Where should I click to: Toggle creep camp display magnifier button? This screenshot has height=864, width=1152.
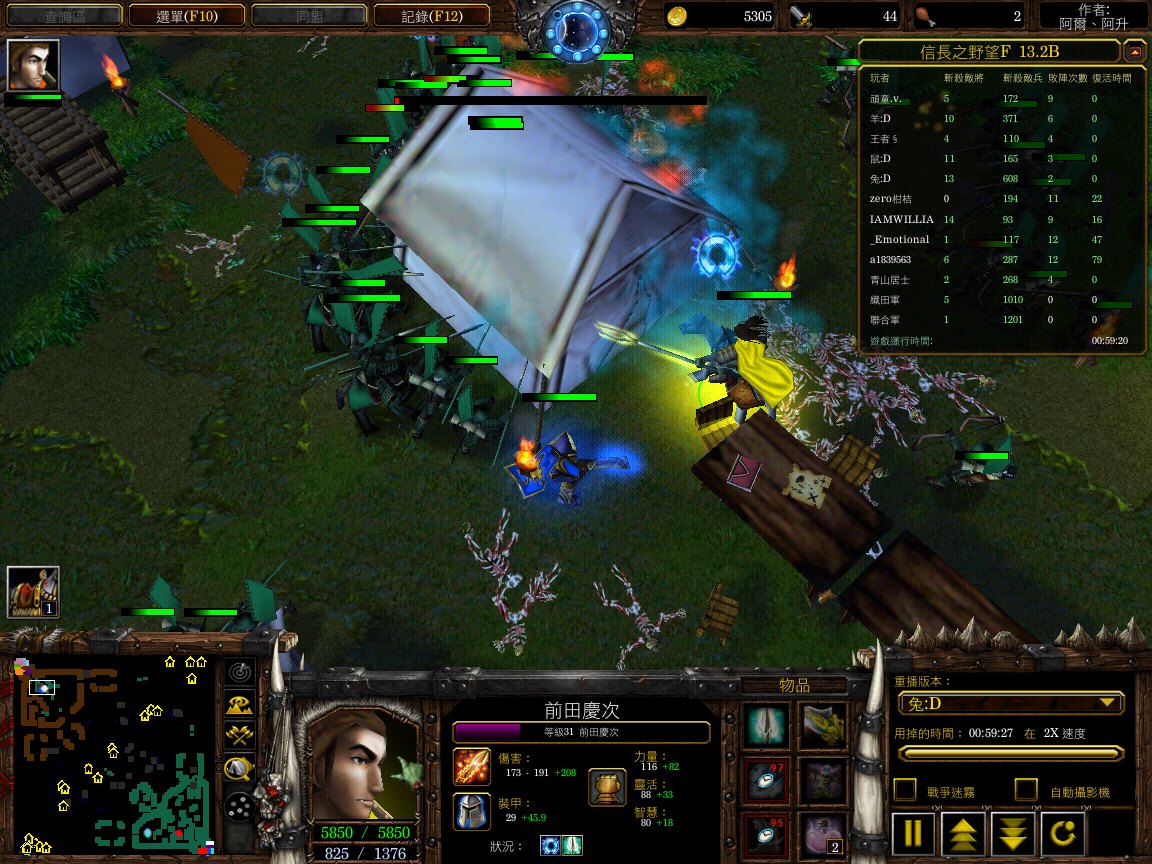tap(238, 769)
